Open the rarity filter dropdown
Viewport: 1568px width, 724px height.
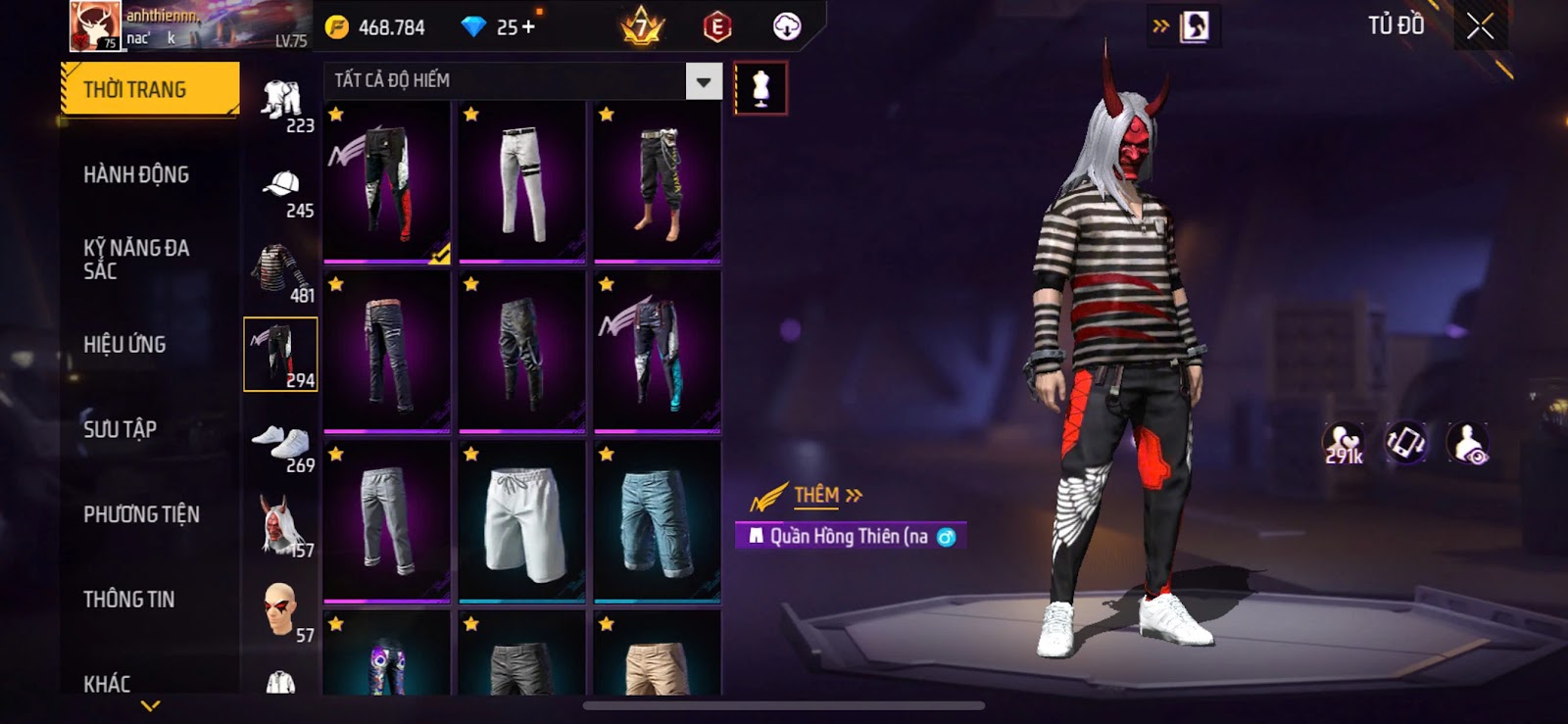point(703,81)
